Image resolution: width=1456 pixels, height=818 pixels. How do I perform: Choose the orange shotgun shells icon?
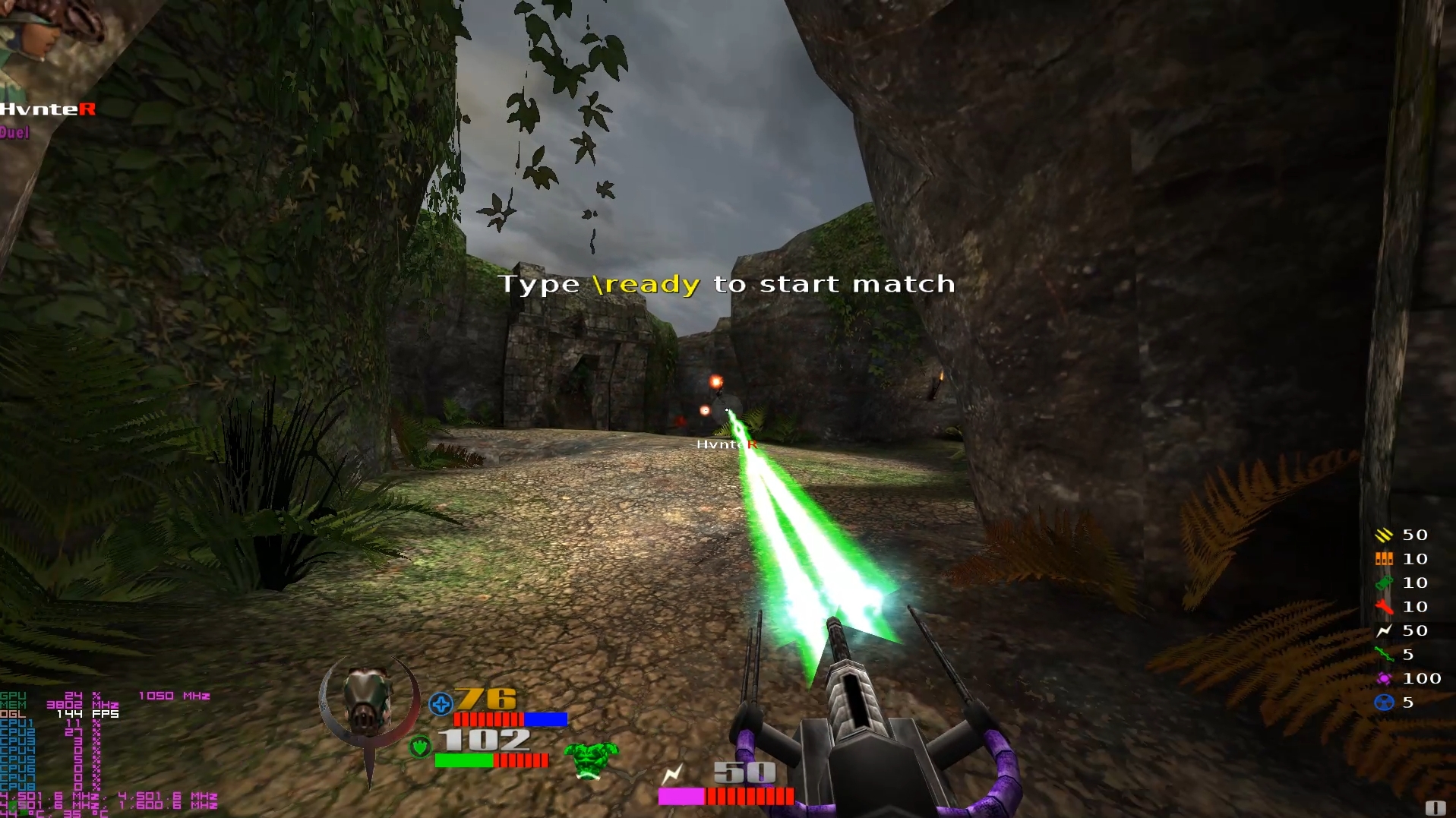1383,559
